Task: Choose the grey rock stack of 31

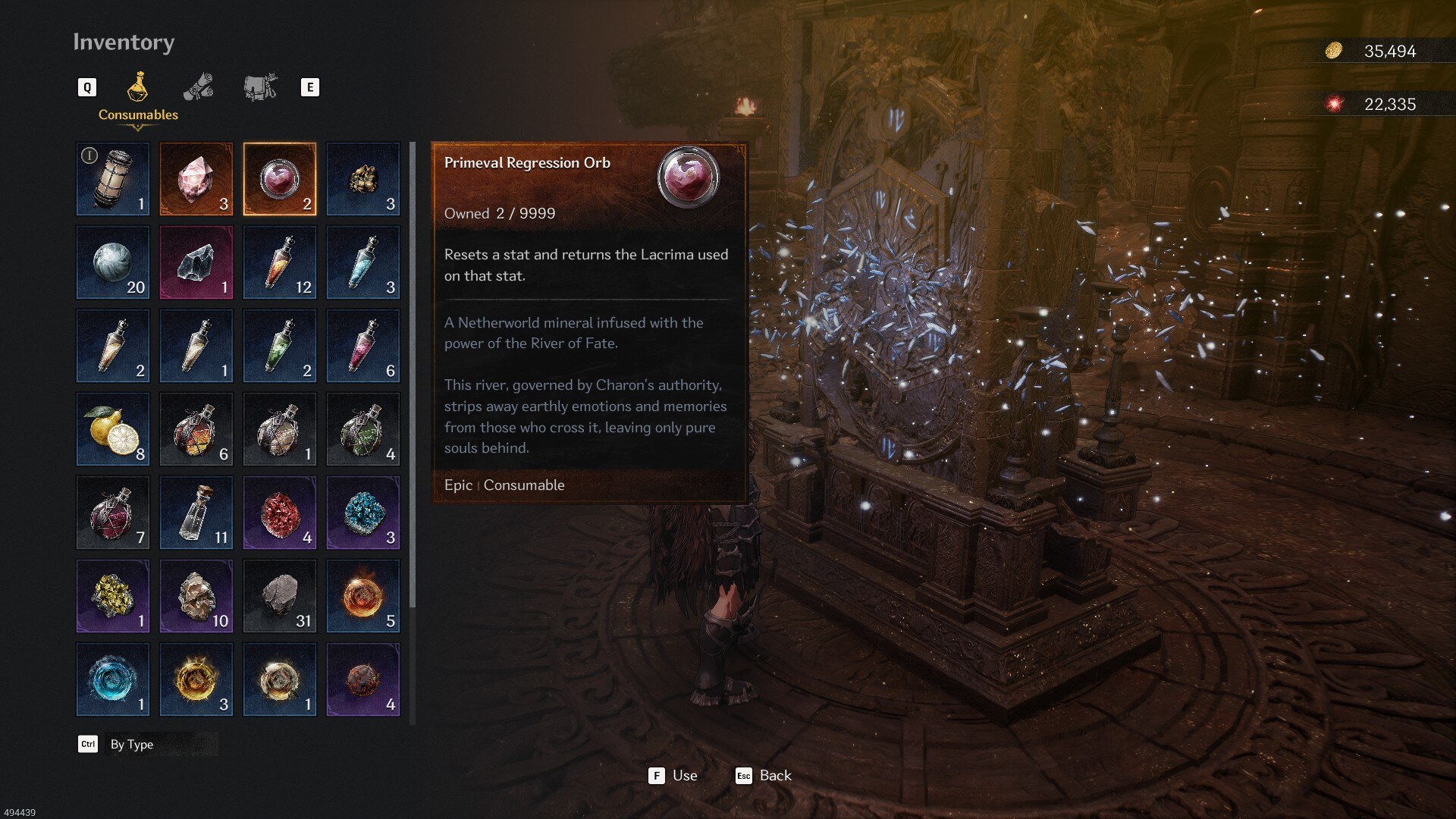Action: click(x=280, y=596)
